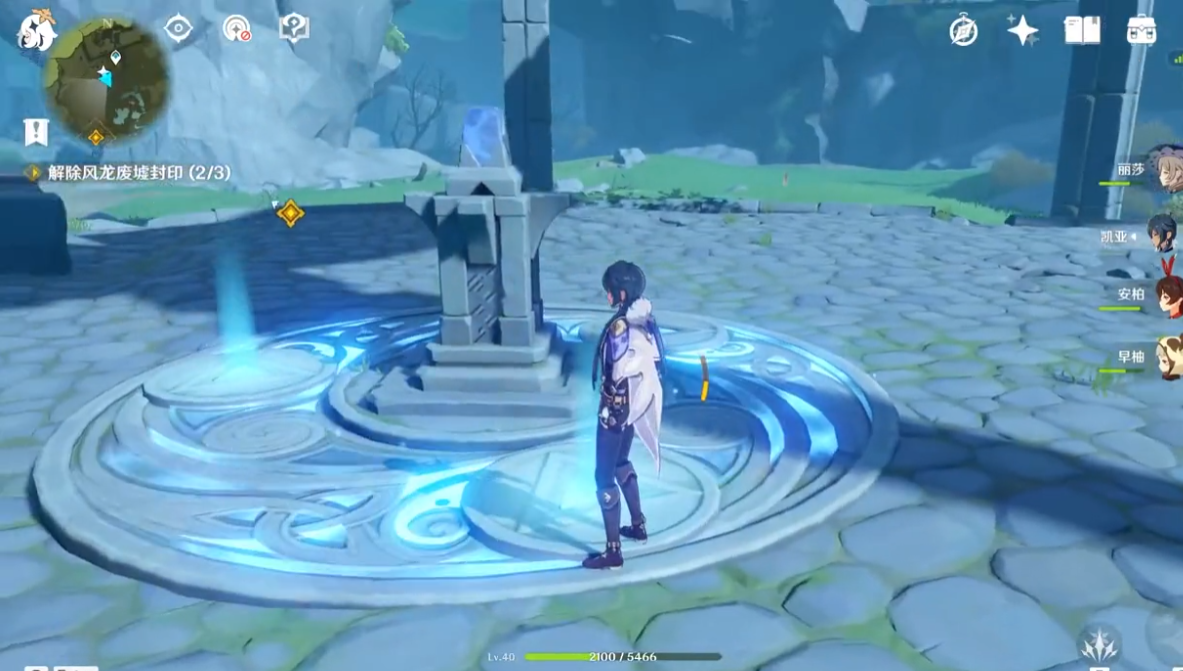Screen dimensions: 1183x671
Task: Activate the eye-shaped elemental sight icon
Action: [x=178, y=28]
